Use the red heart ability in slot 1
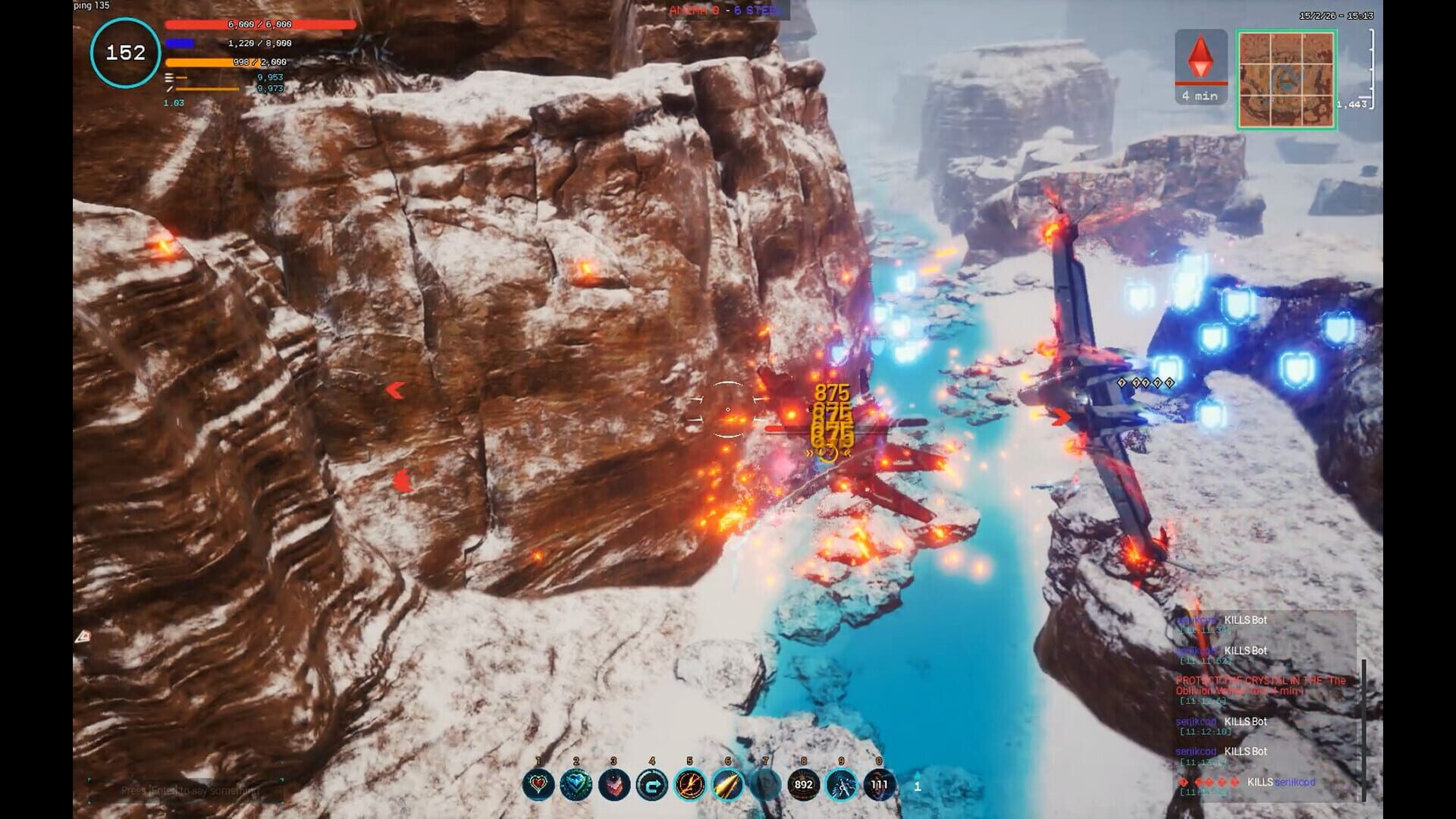Viewport: 1456px width, 819px height. coord(538,785)
